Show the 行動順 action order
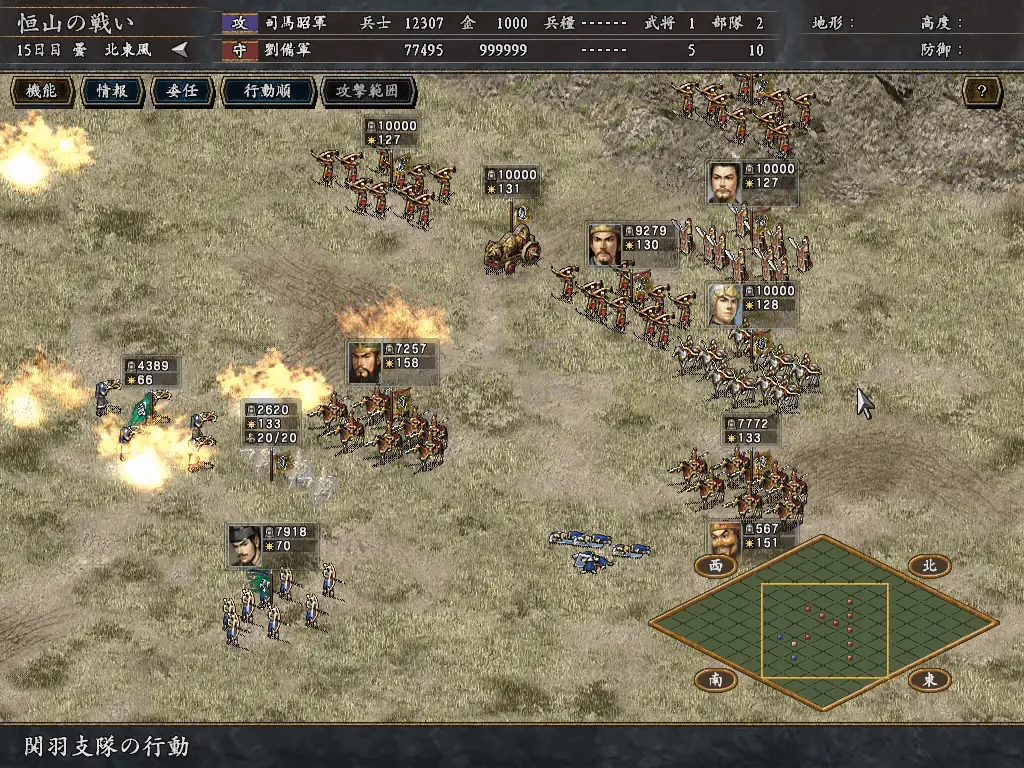This screenshot has width=1024, height=768. pyautogui.click(x=267, y=91)
